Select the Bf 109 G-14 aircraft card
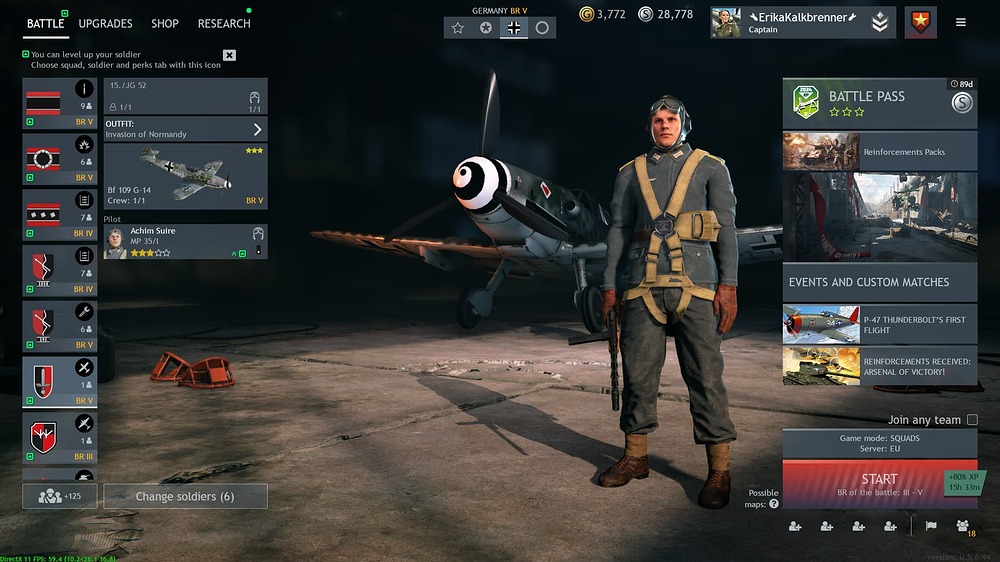Screen dimensions: 1000x562 [x=185, y=176]
